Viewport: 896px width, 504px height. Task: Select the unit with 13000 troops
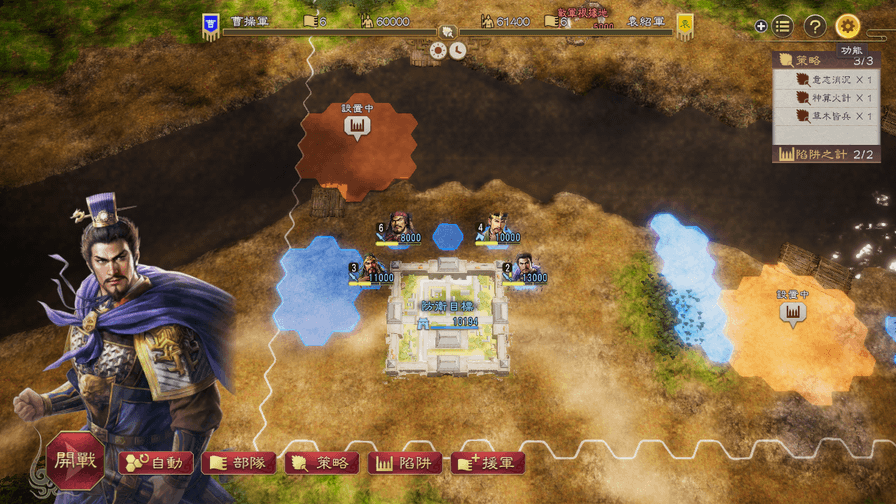click(523, 268)
